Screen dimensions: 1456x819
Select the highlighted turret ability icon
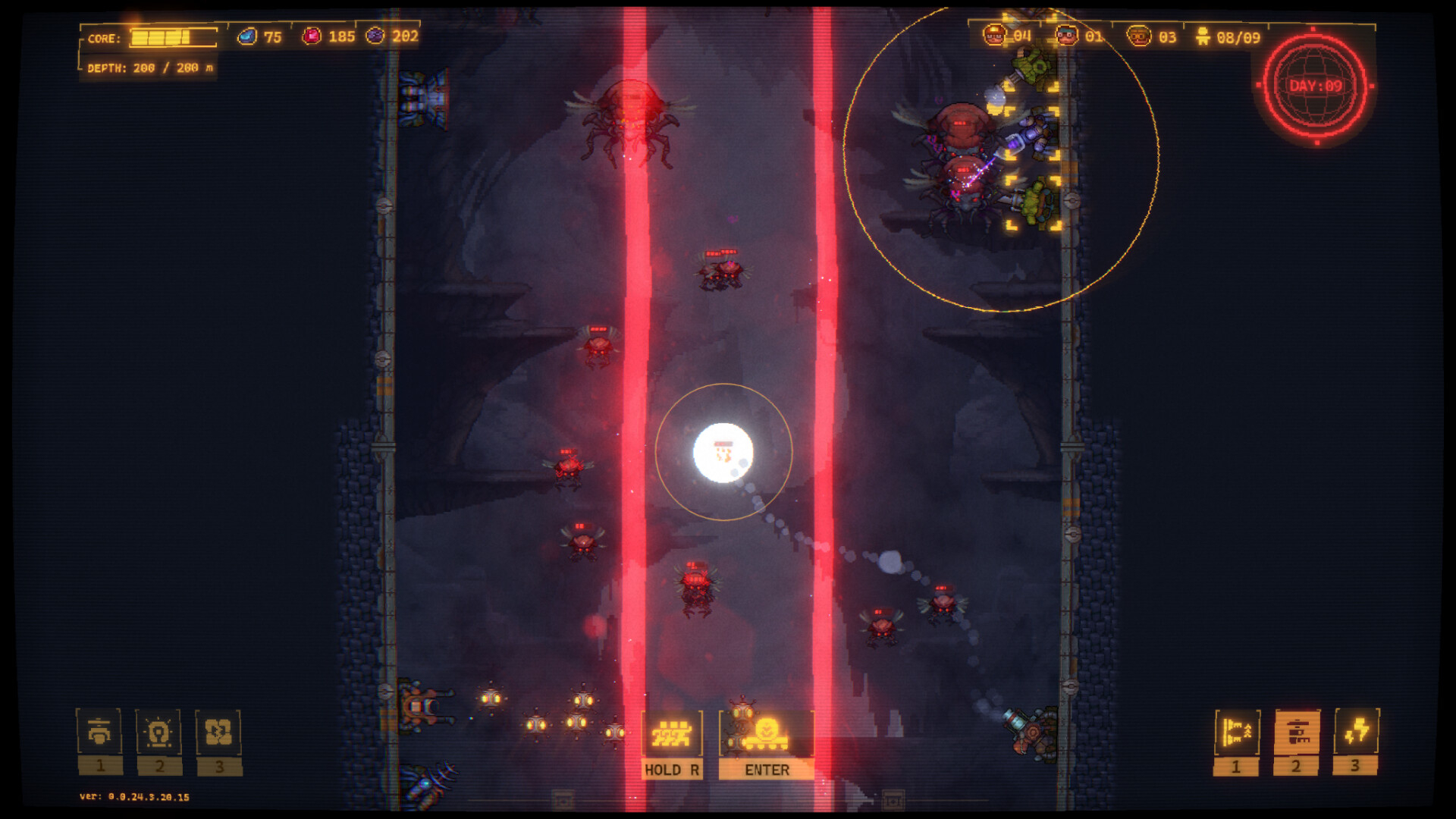[x=1297, y=733]
